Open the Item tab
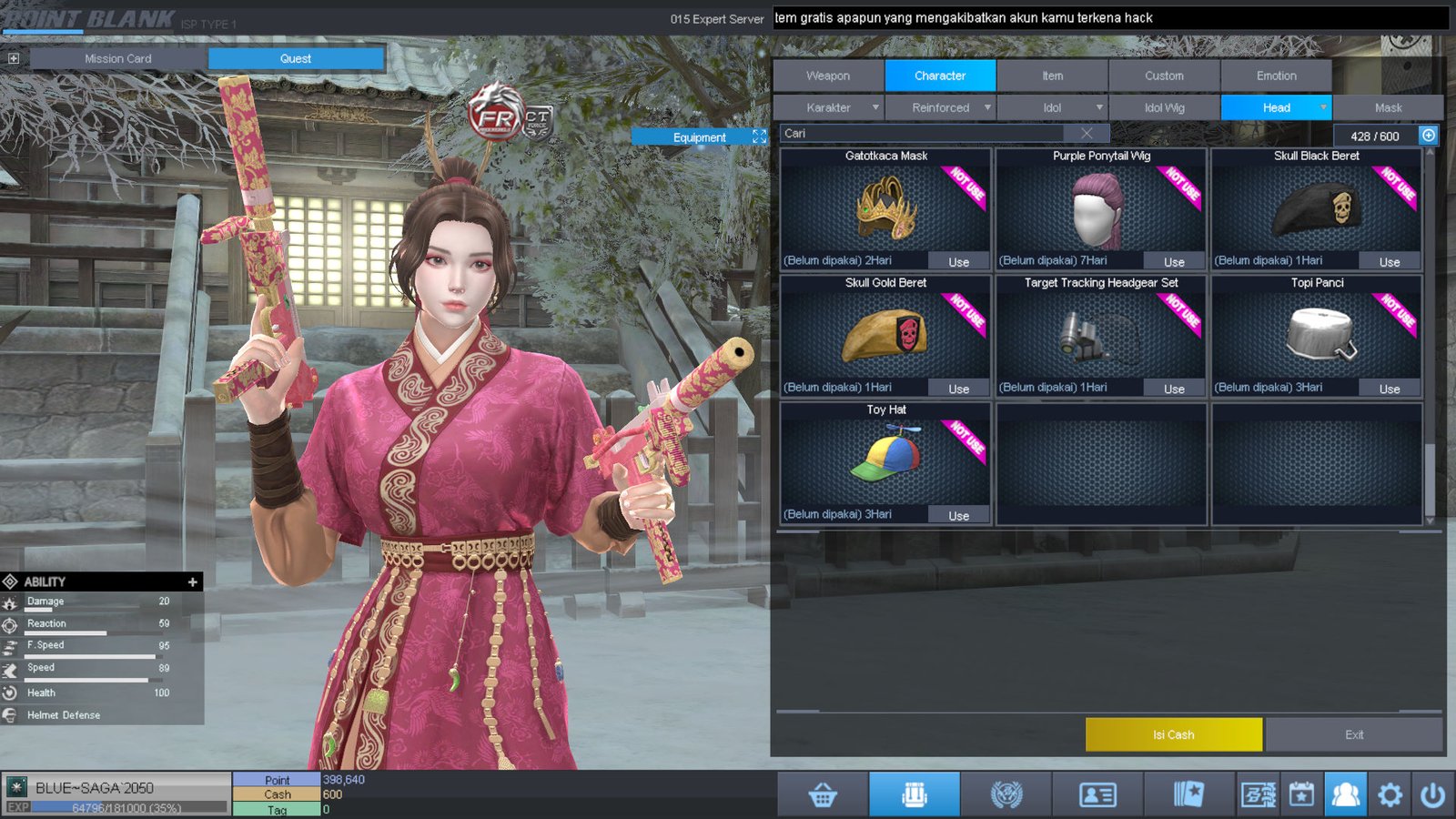1456x819 pixels. click(1052, 76)
